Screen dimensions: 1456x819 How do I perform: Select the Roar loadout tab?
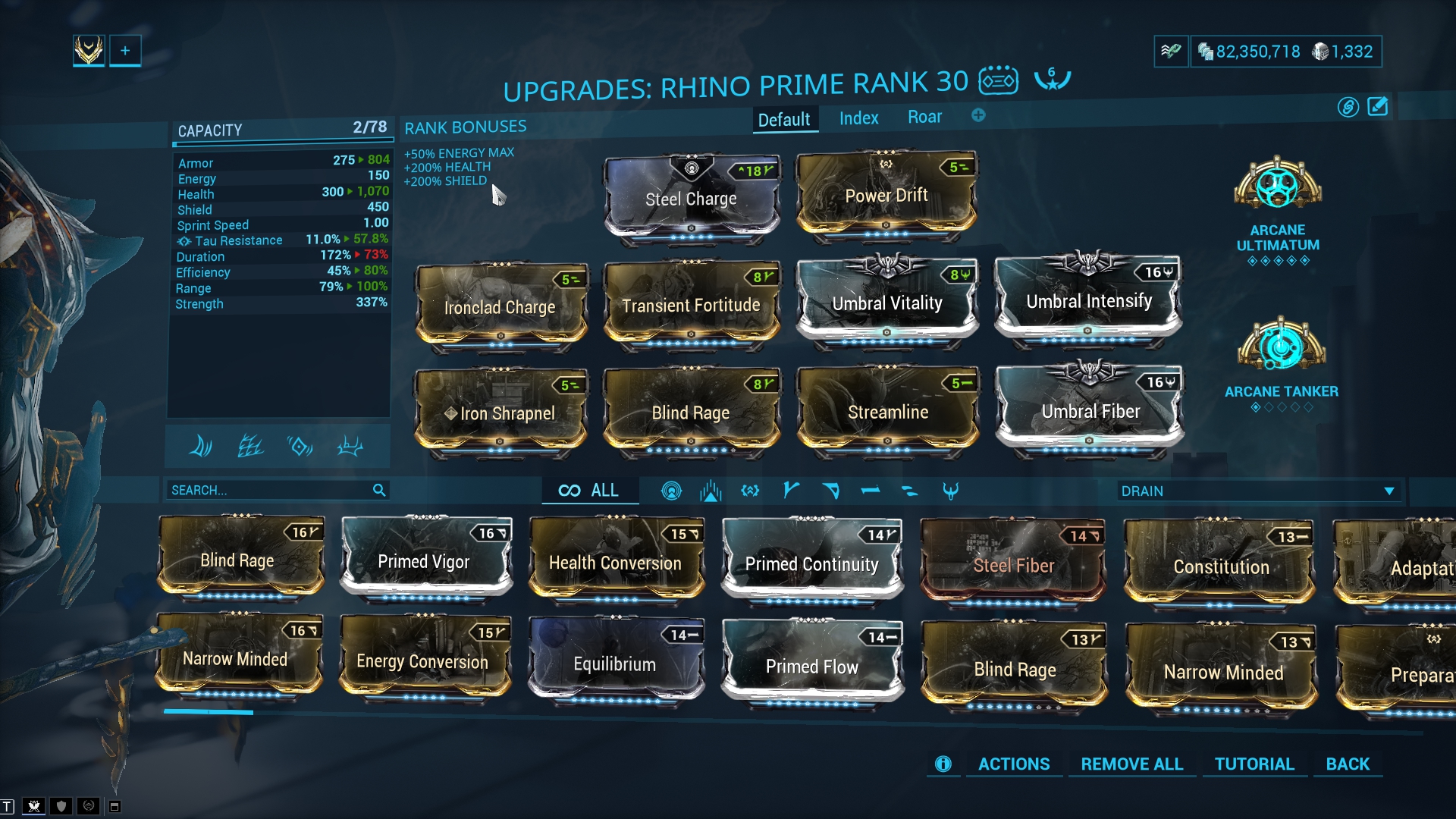point(924,117)
